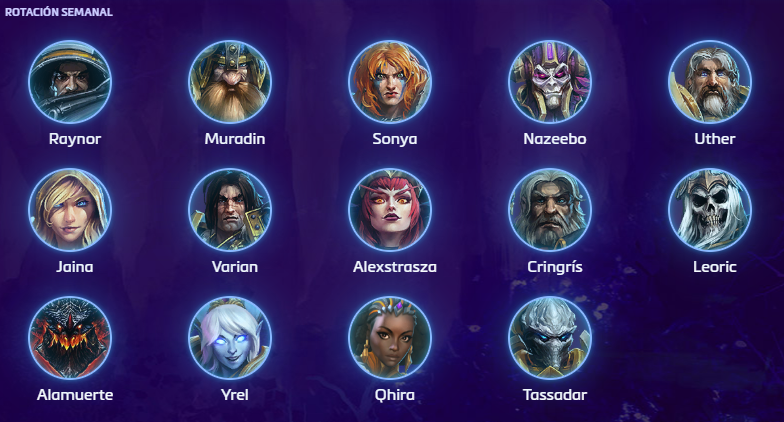784x422 pixels.
Task: Click Sonya's hero portrait
Action: [x=390, y=81]
